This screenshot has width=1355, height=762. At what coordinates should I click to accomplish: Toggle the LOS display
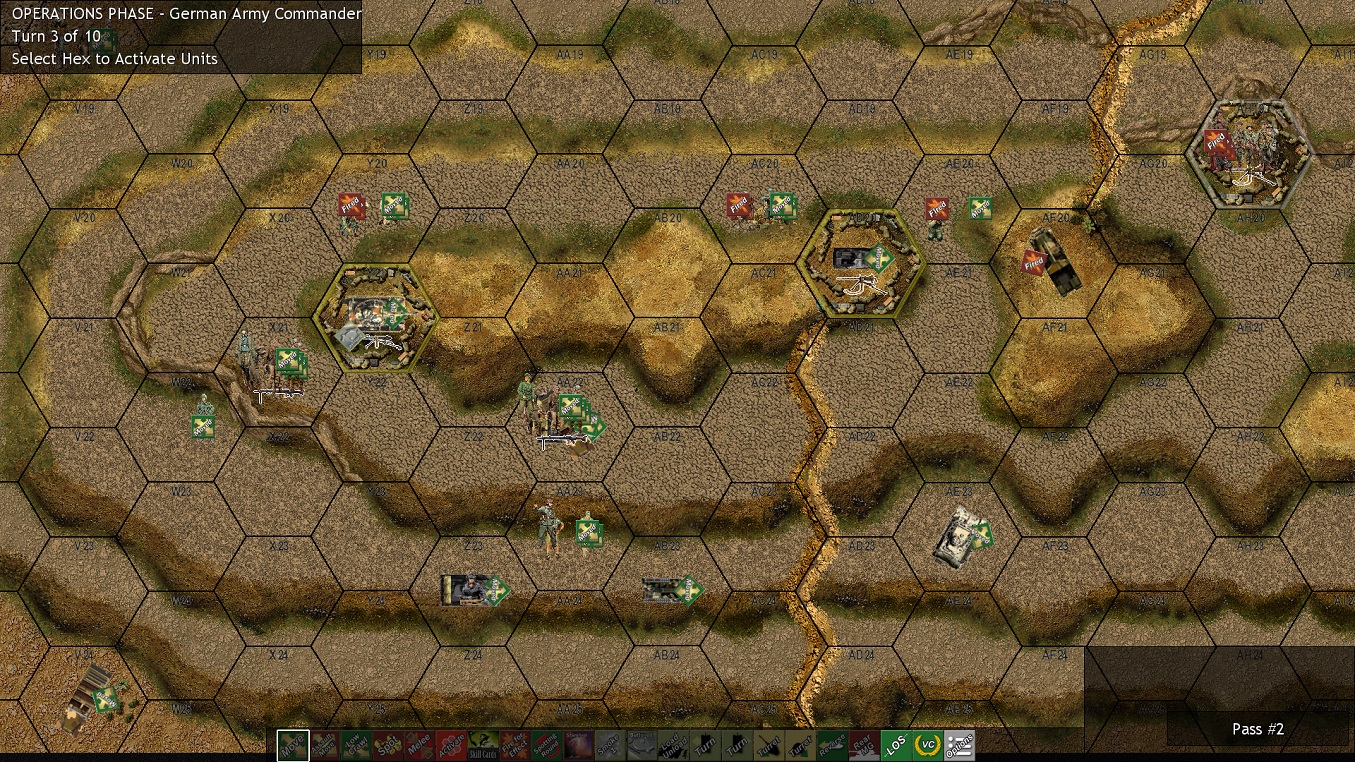(x=898, y=745)
